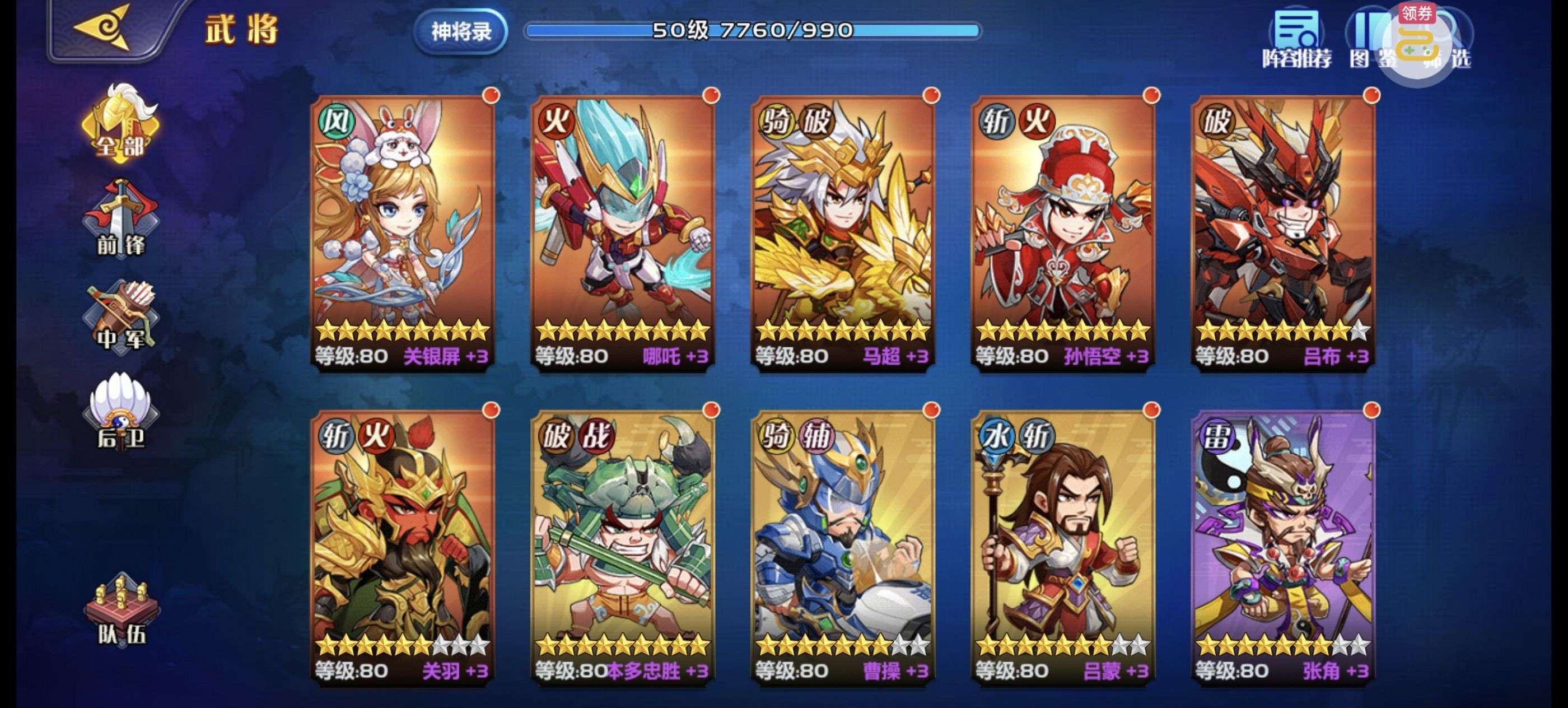Open 阵容推荐 lineup recommendations
Viewport: 1568px width, 708px height.
[x=1296, y=41]
